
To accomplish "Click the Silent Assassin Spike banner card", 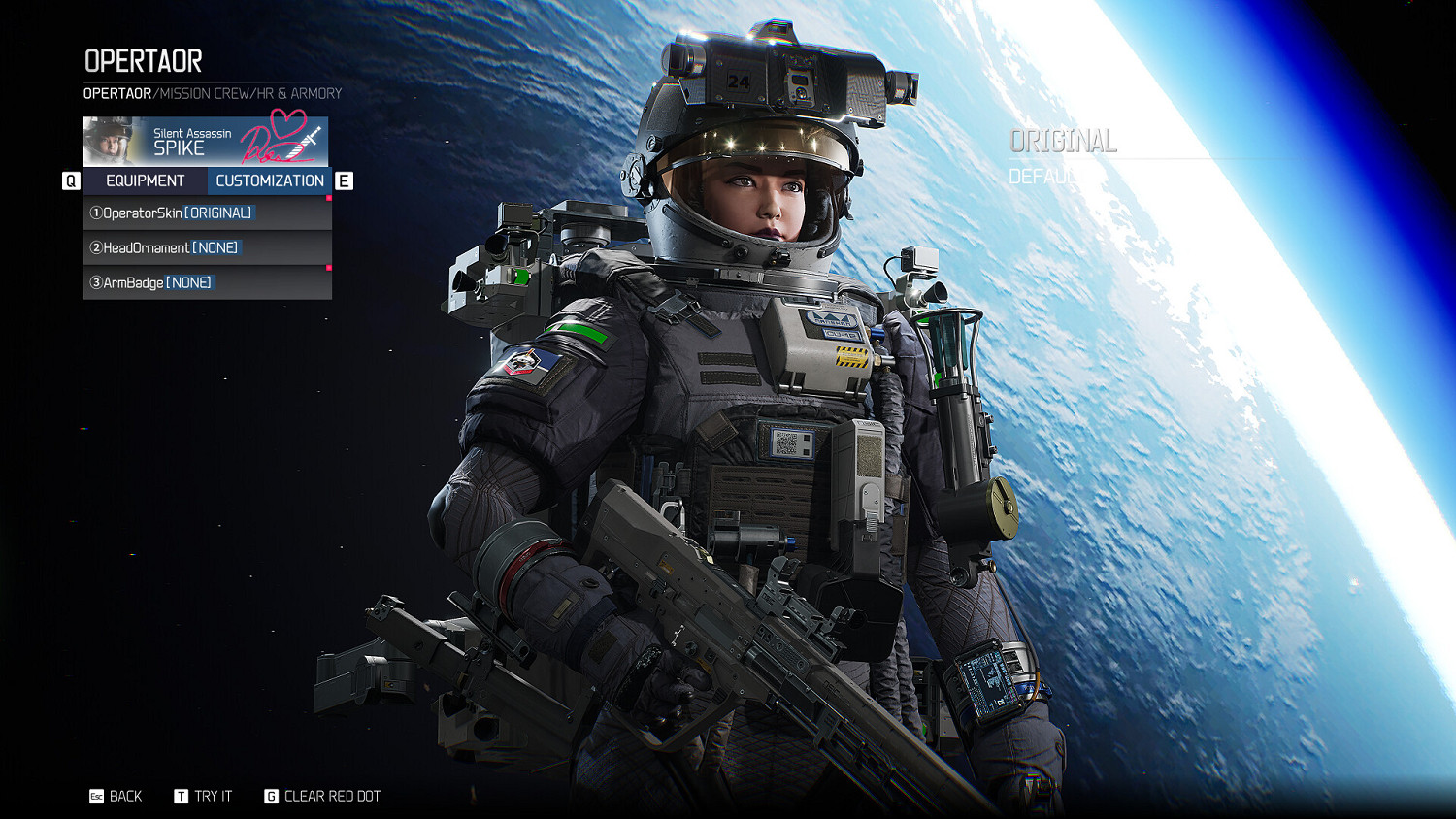I will (x=207, y=141).
